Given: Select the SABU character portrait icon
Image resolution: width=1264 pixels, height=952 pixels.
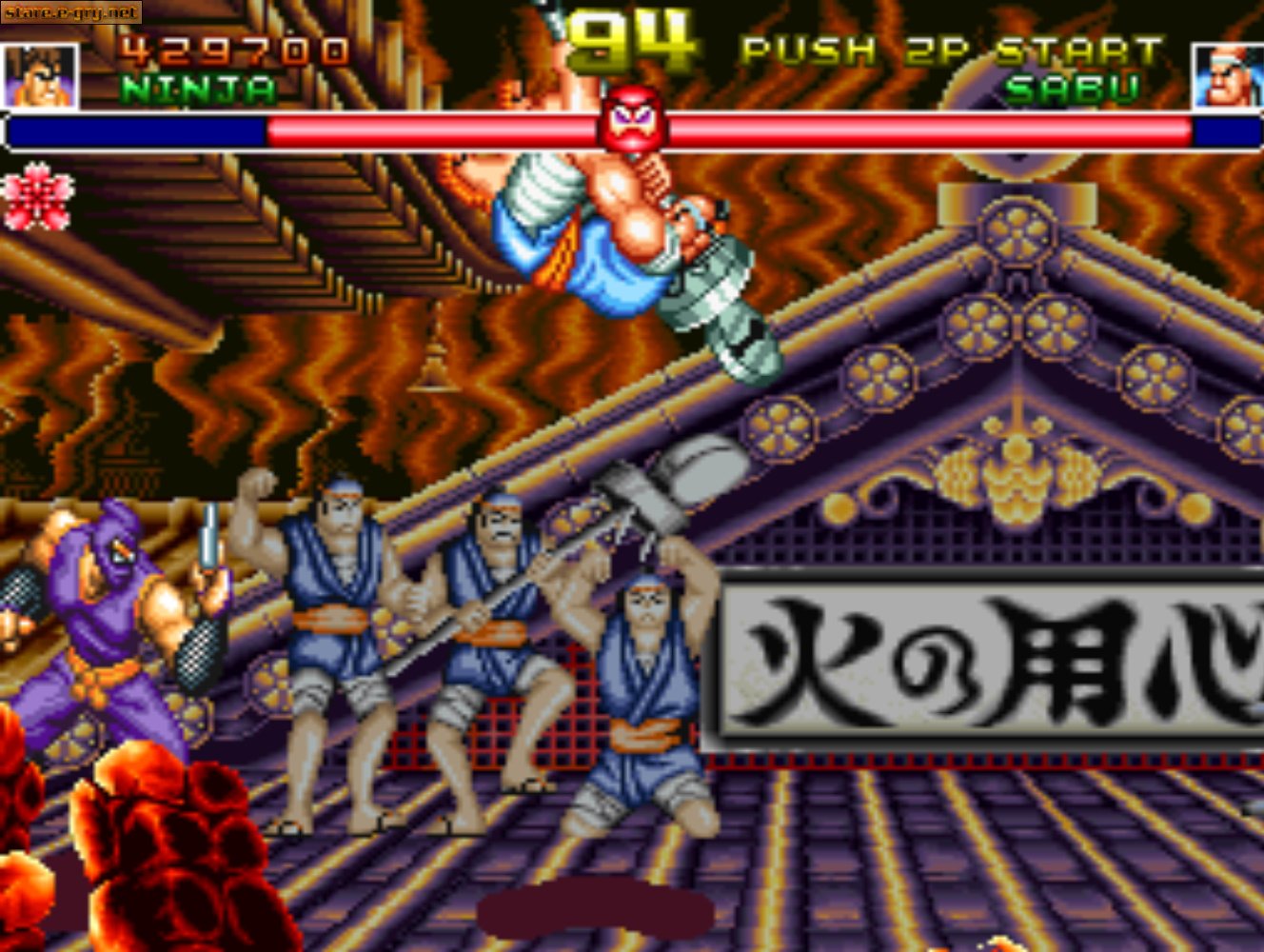Looking at the screenshot, I should [x=1228, y=76].
